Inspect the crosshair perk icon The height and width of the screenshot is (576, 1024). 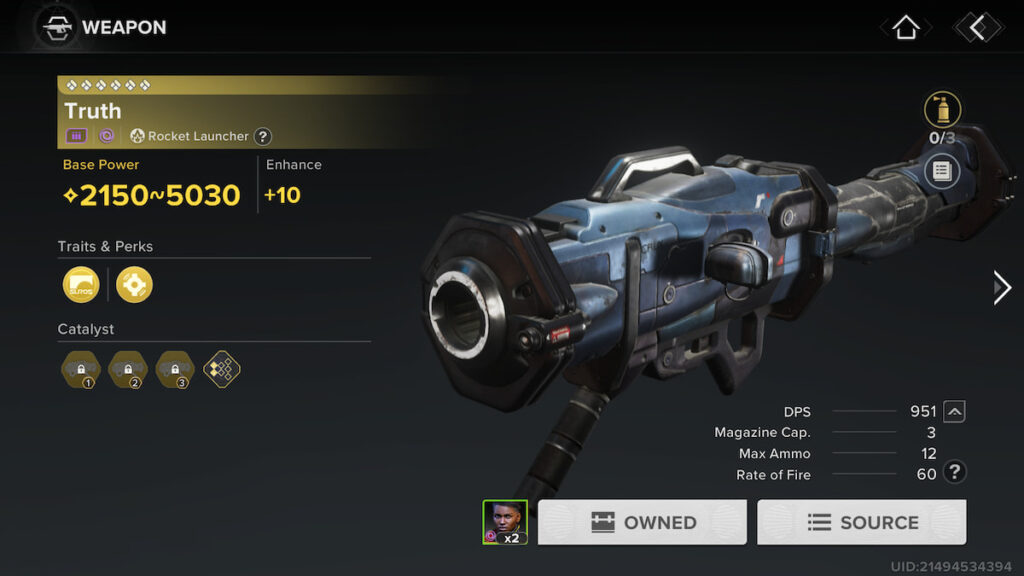pyautogui.click(x=134, y=285)
